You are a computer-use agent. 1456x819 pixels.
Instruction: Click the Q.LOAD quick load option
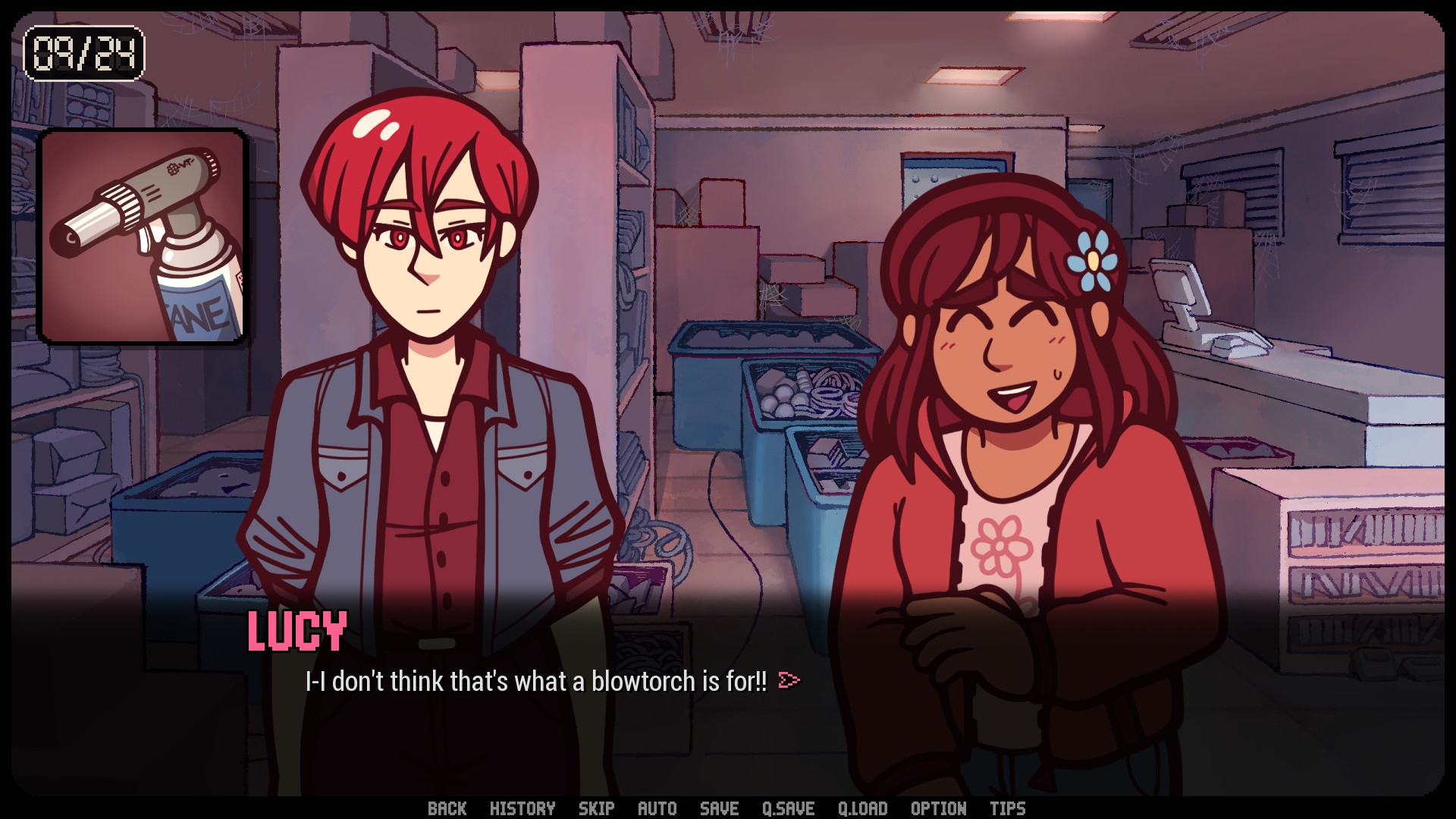click(x=863, y=808)
